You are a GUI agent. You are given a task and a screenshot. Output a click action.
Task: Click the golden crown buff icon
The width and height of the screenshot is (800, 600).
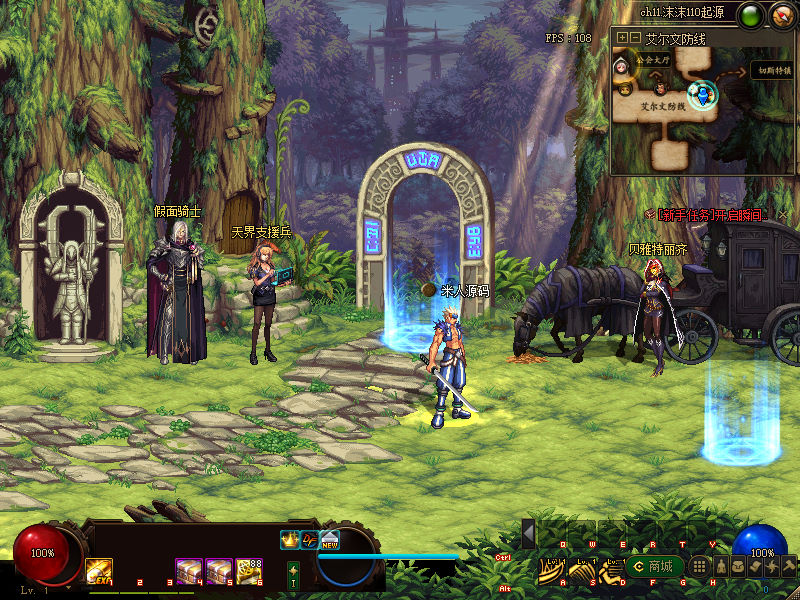coord(290,539)
